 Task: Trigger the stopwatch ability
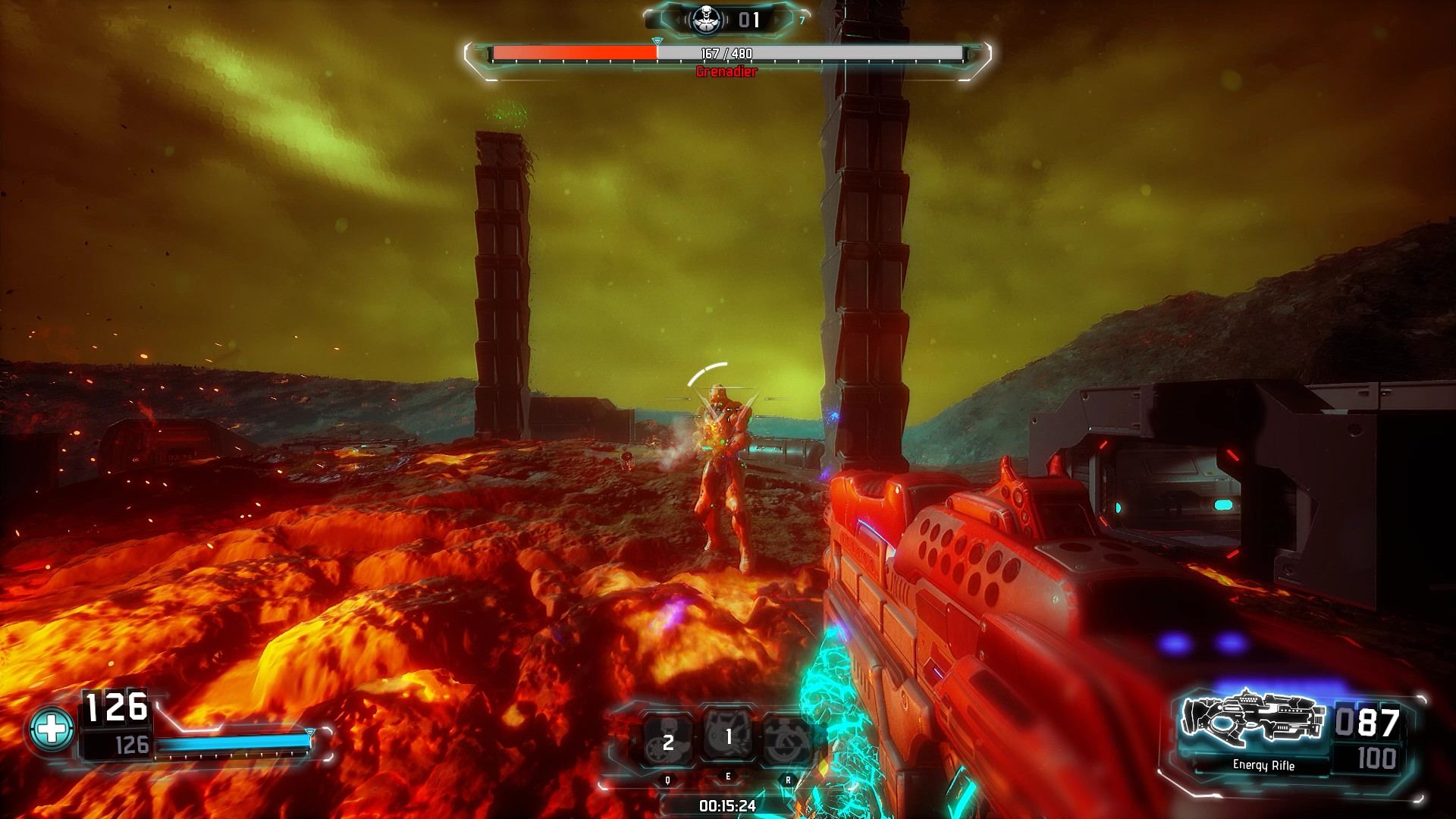coord(786,739)
